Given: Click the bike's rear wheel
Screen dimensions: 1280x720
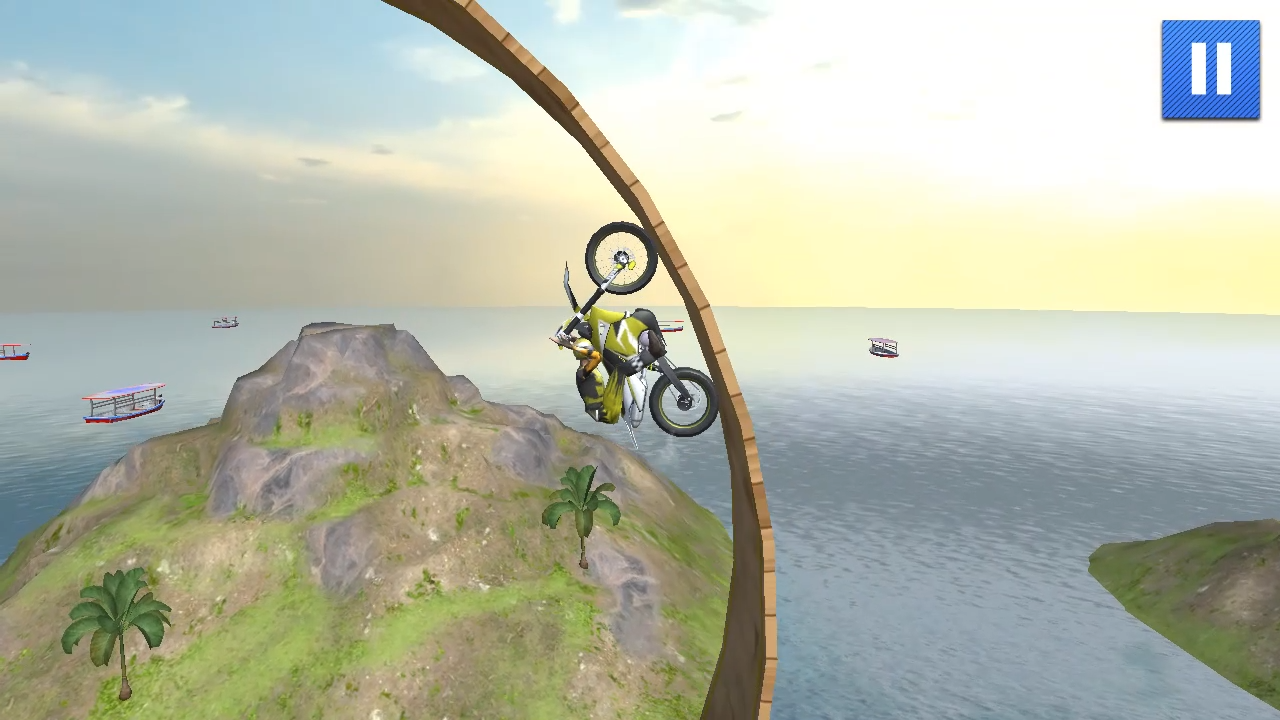Looking at the screenshot, I should [x=685, y=400].
